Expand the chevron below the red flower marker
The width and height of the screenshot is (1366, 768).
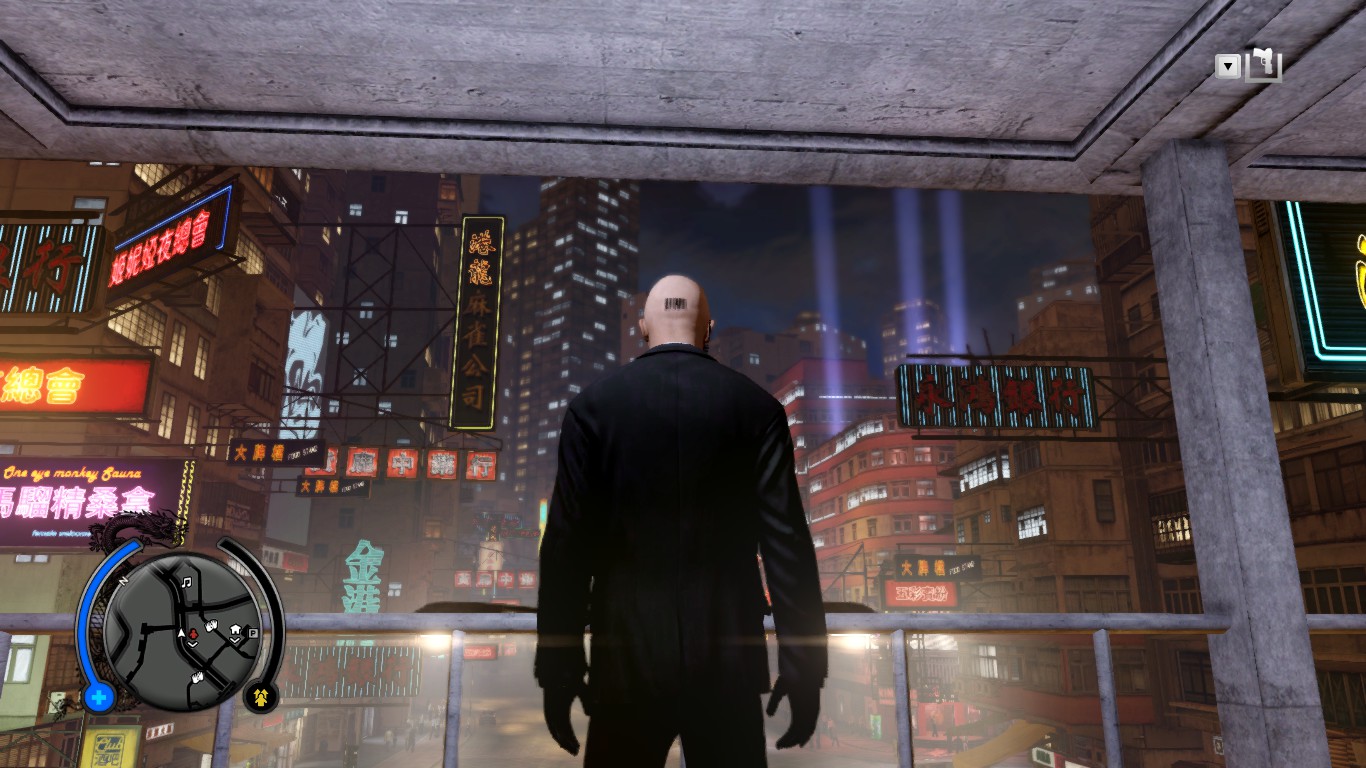click(192, 644)
